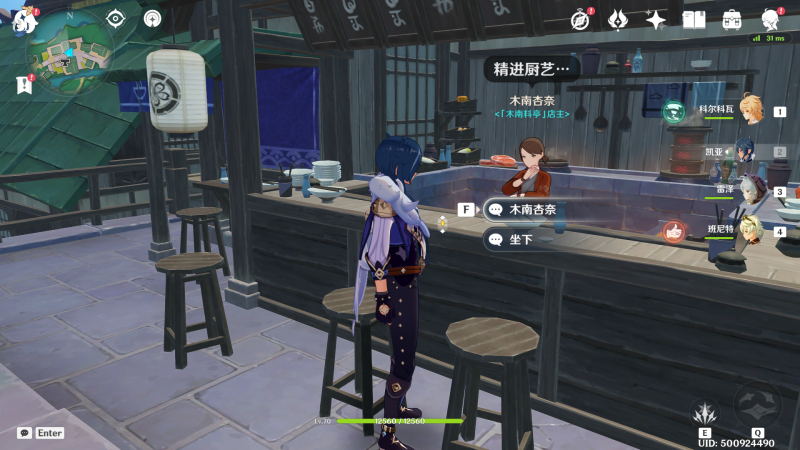Switch to party member 科尔科瓦

[750, 111]
